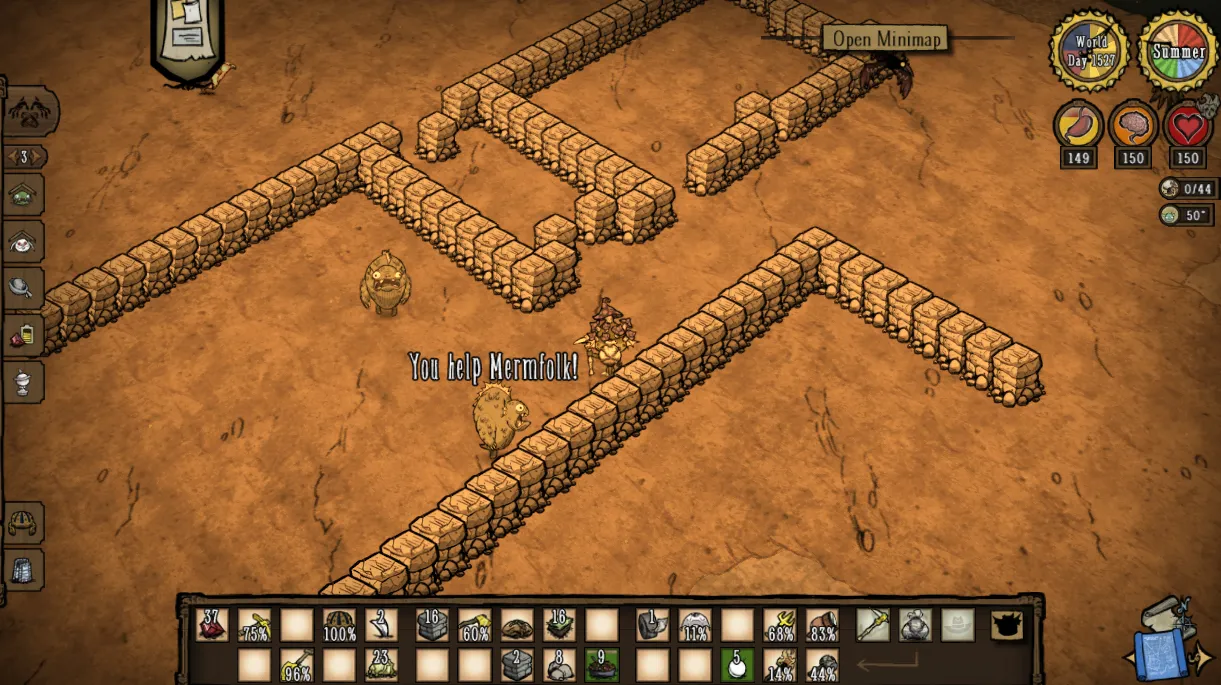The width and height of the screenshot is (1221, 685).
Task: Select the mermfolk house craft icon
Action: pyautogui.click(x=23, y=195)
